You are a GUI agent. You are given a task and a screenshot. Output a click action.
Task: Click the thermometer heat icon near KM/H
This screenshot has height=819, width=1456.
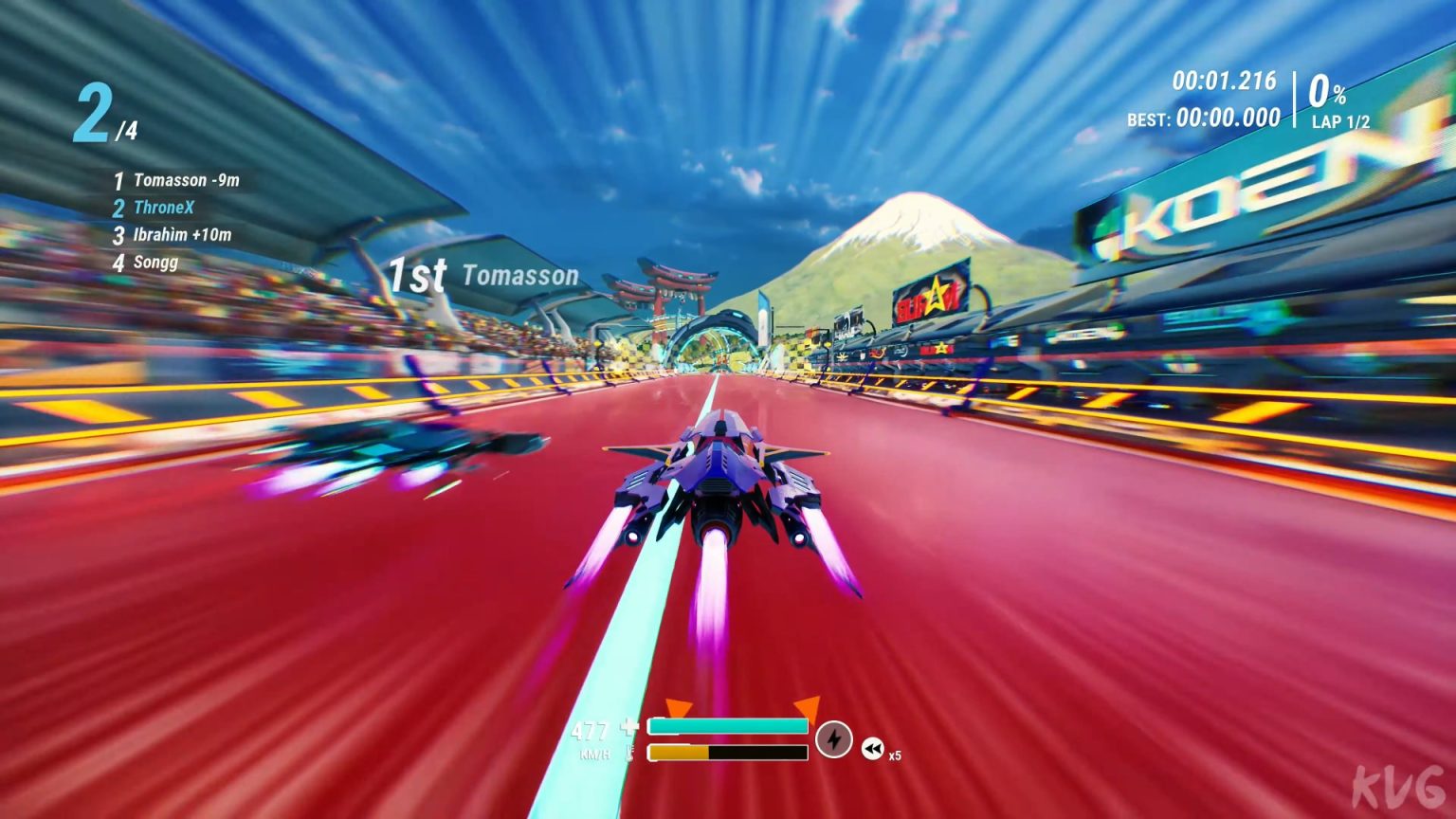coord(628,754)
